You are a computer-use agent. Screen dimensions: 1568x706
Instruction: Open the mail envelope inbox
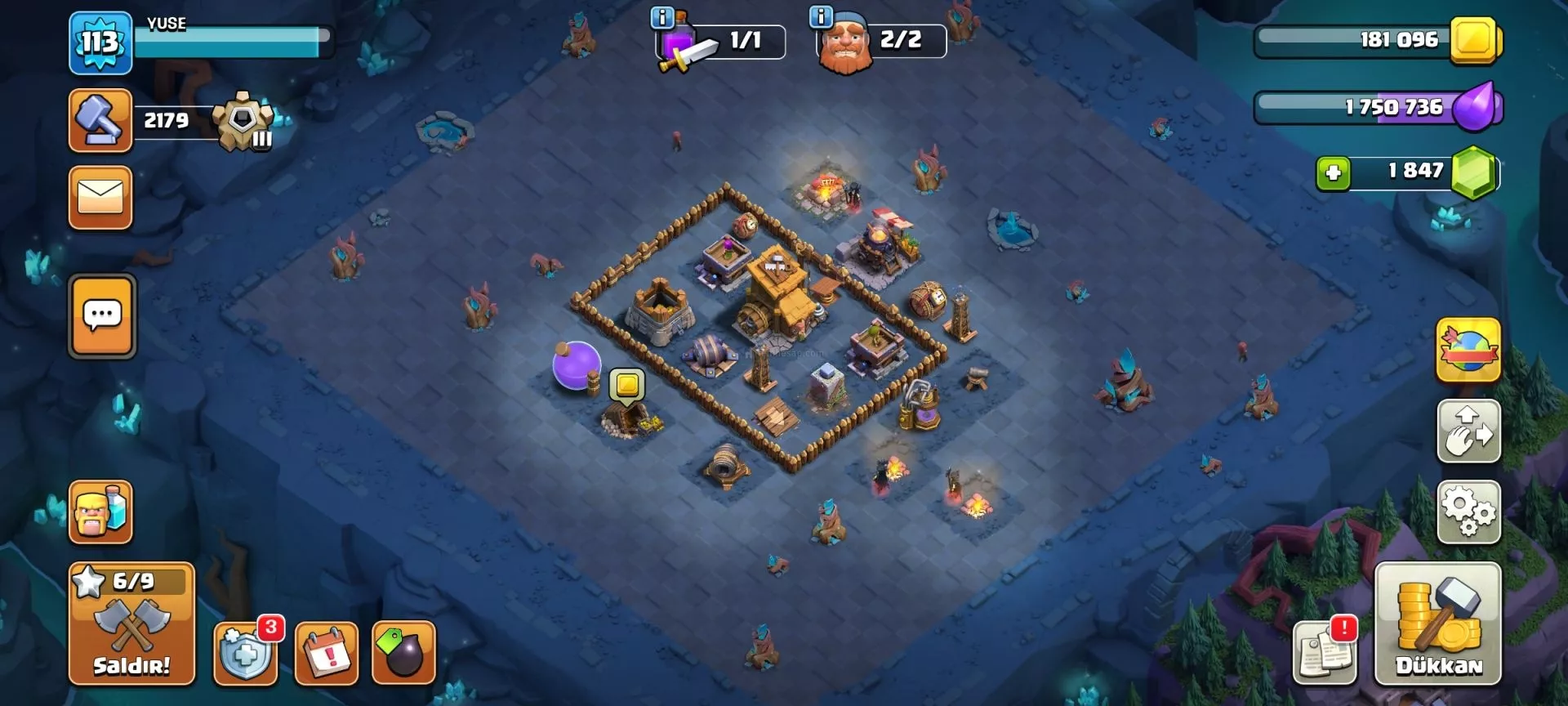[100, 198]
